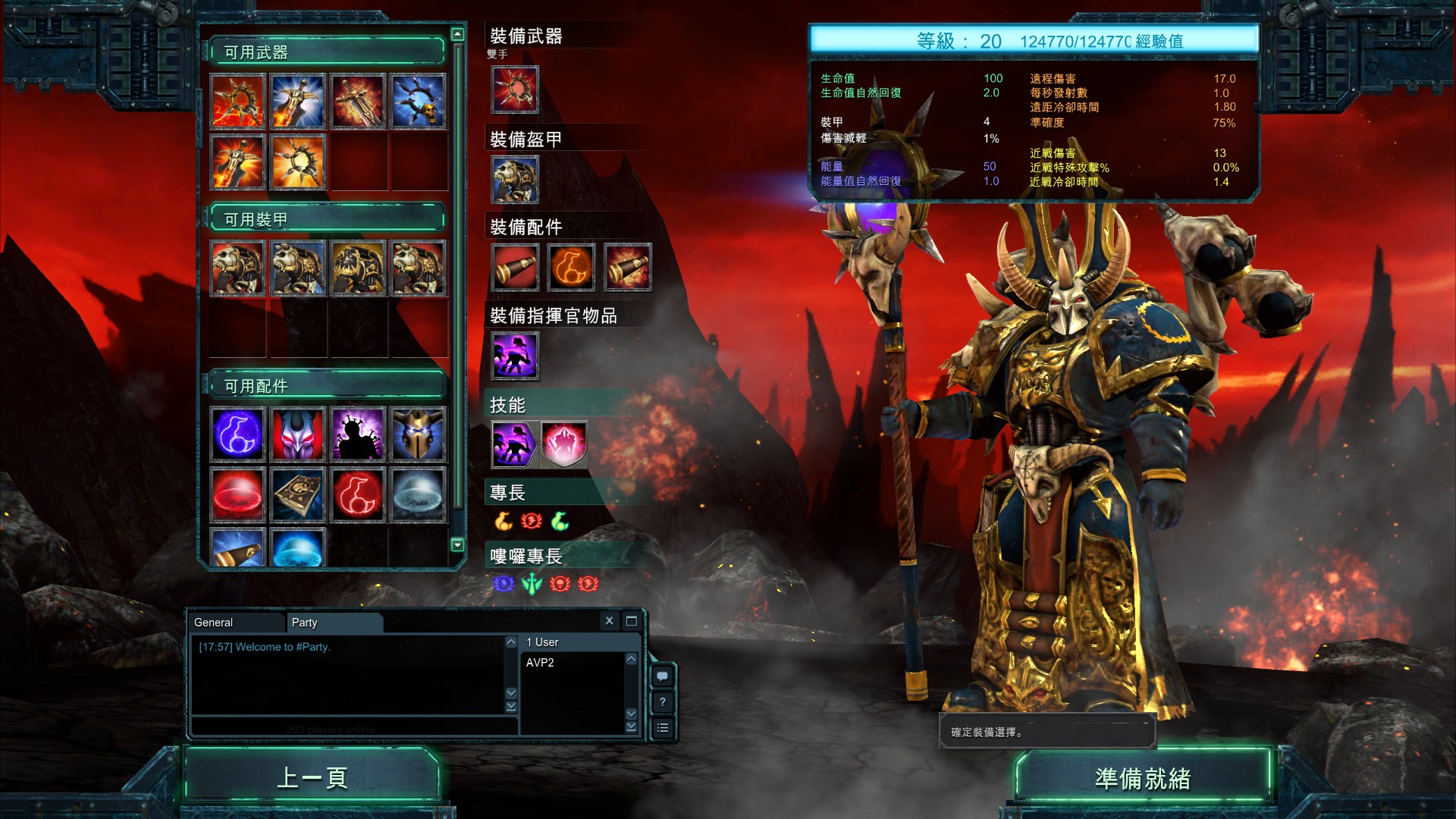Viewport: 1456px width, 819px height.
Task: Choose the golden helmet available accessory
Action: pyautogui.click(x=418, y=434)
